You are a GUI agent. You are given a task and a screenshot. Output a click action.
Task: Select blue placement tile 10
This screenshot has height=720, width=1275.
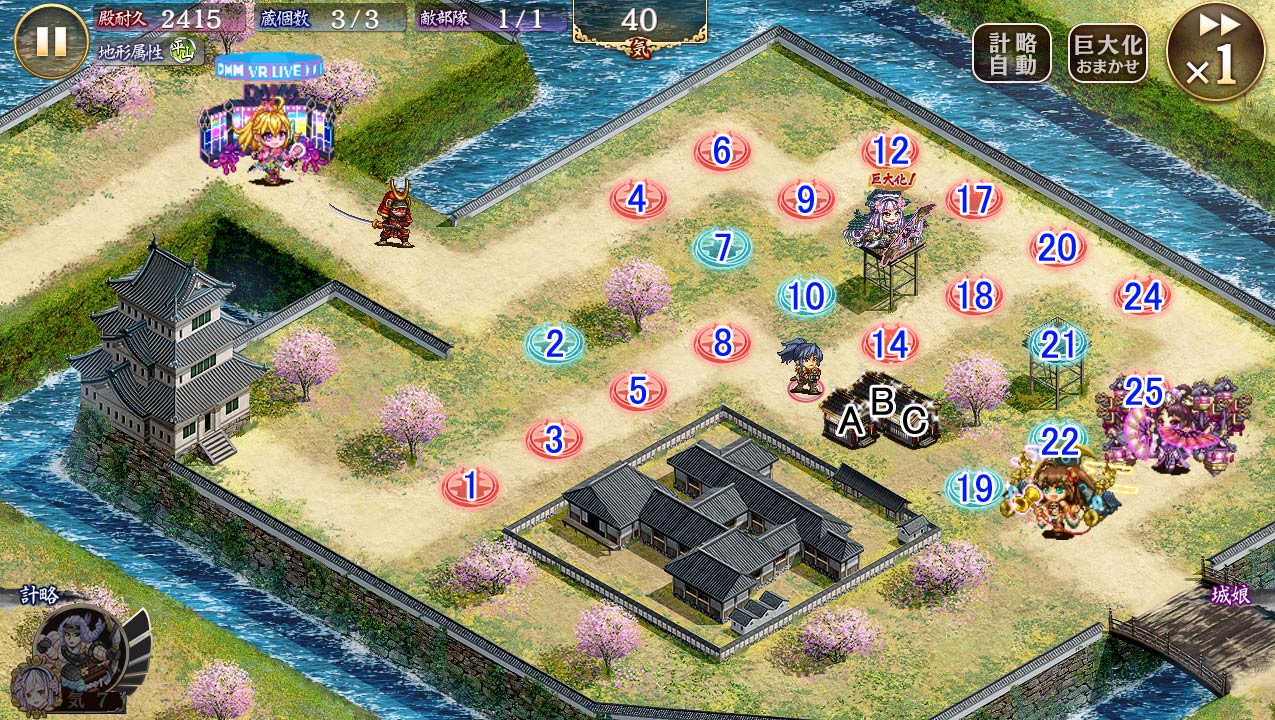click(x=806, y=296)
